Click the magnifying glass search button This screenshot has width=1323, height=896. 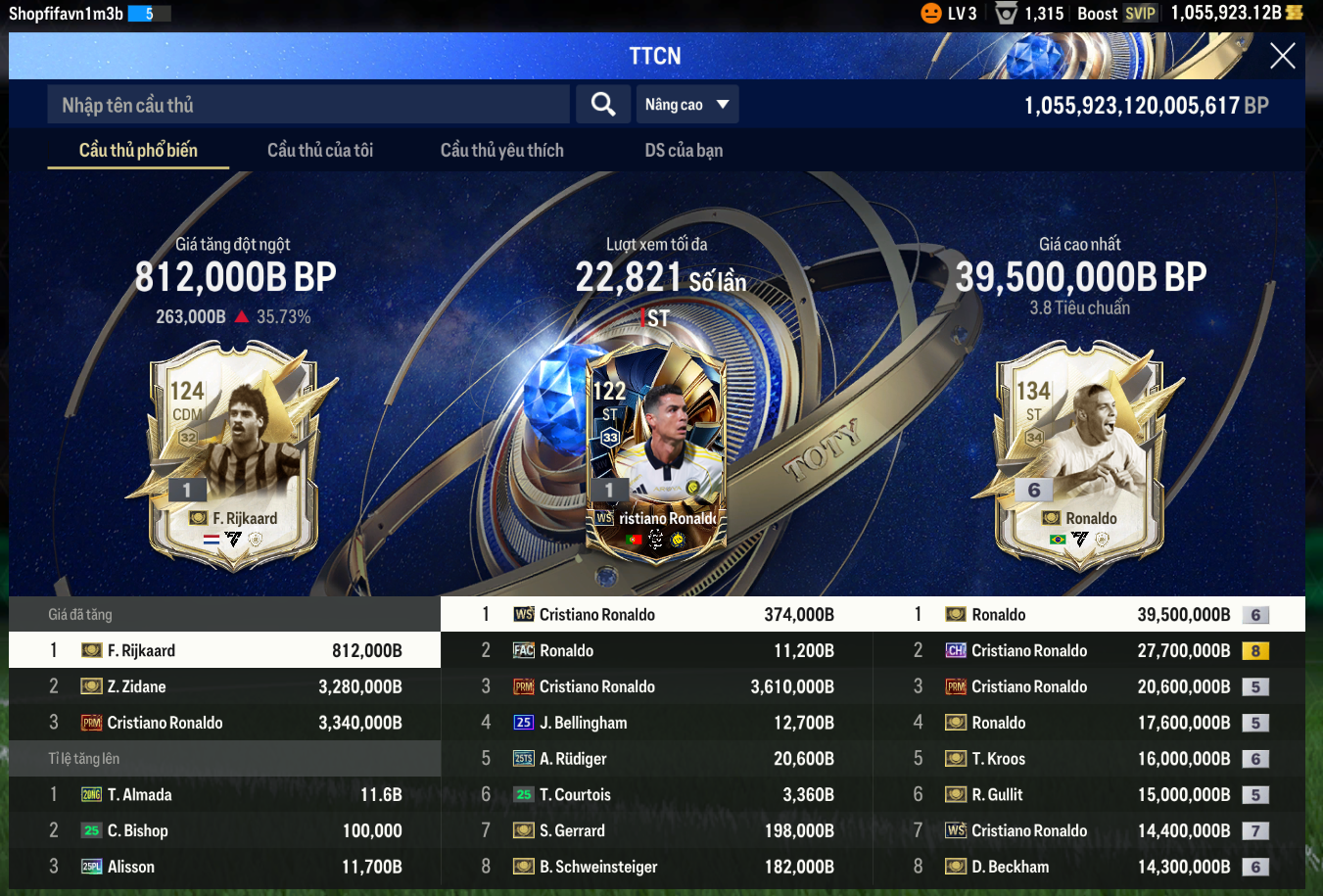(x=603, y=105)
